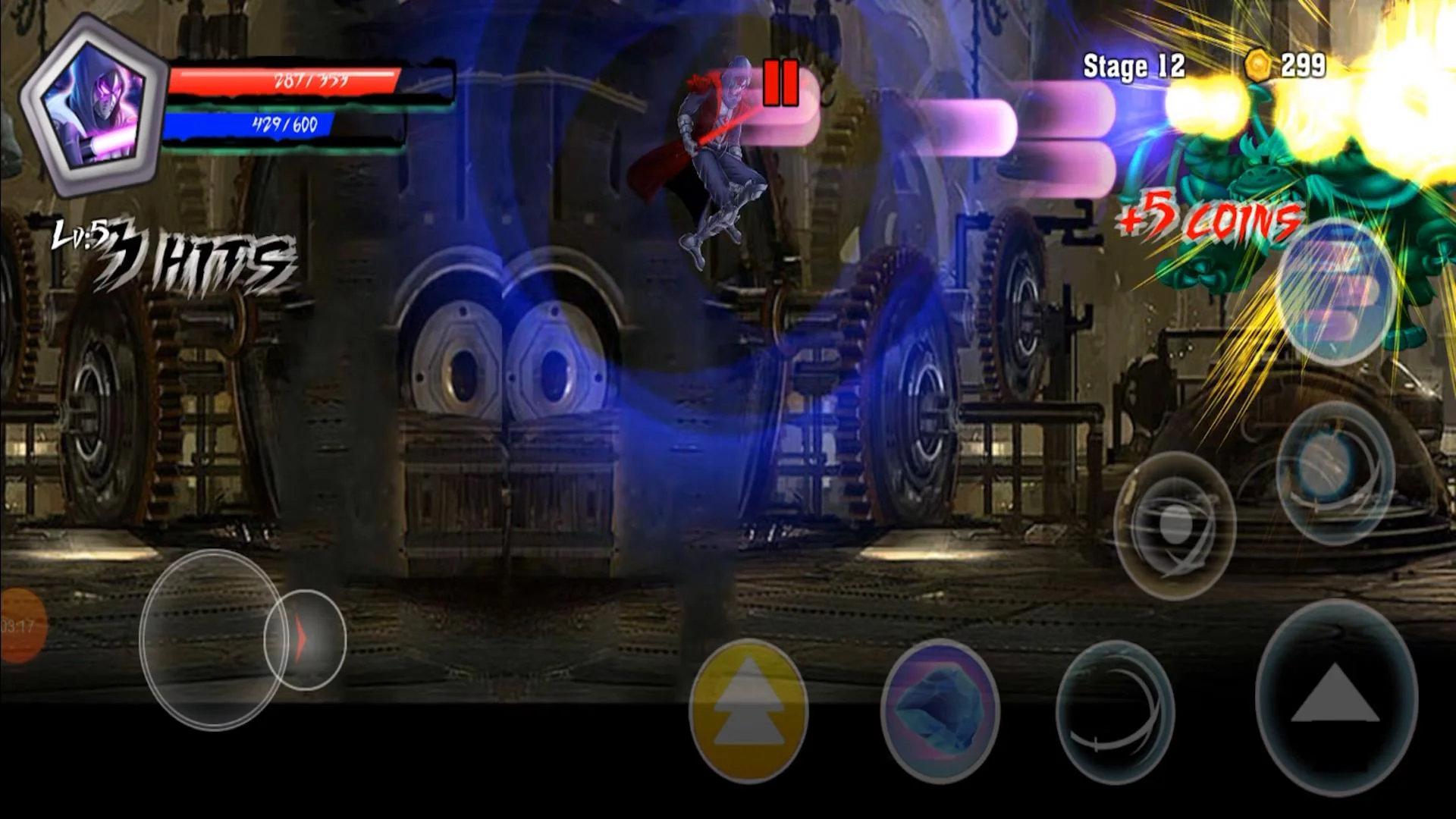Tap the Stage 12 label
Image resolution: width=1456 pixels, height=819 pixels.
[x=1131, y=65]
